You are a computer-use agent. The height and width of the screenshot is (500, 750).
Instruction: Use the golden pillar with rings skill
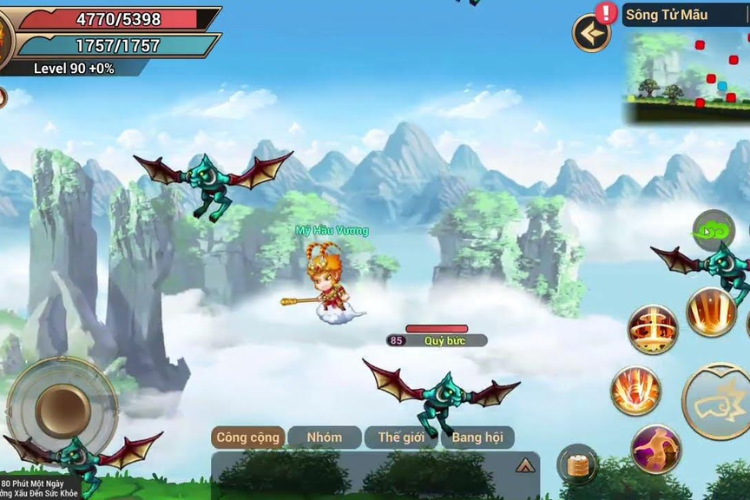click(x=653, y=328)
